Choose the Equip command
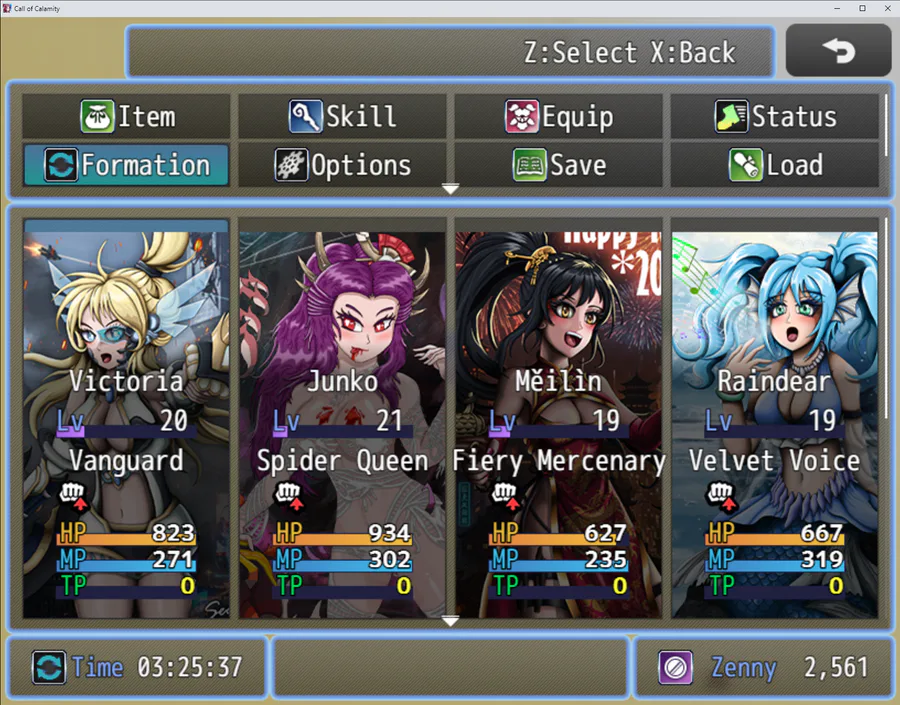The image size is (900, 705). click(558, 117)
